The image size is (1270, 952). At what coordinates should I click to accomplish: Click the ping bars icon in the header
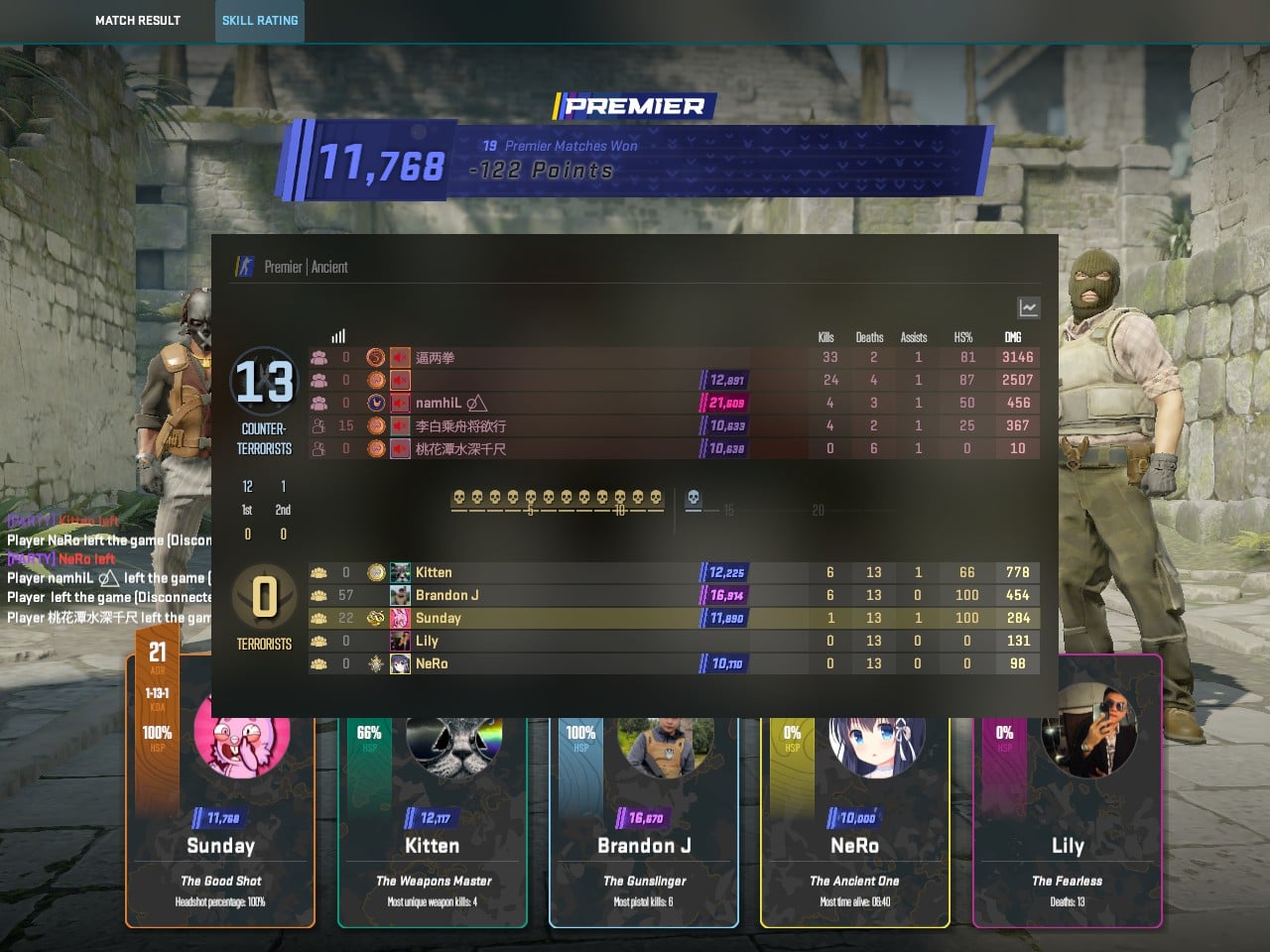point(338,335)
